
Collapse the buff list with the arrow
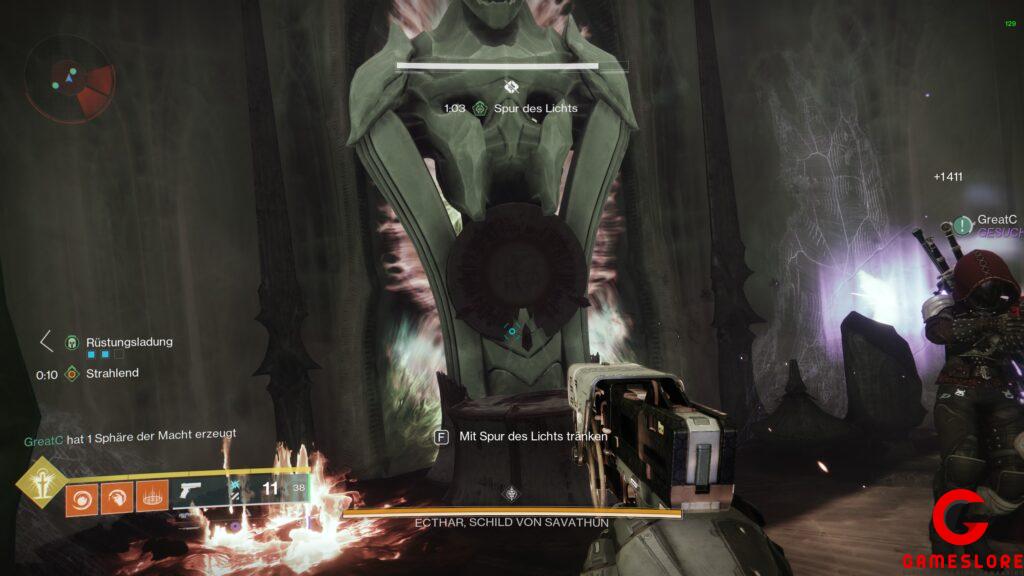tap(46, 342)
